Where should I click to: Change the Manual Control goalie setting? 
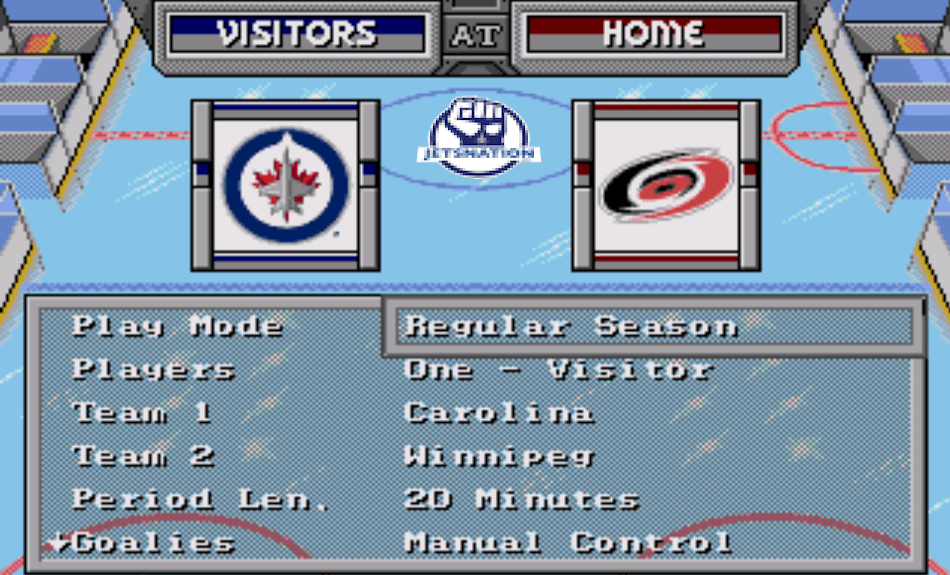click(567, 543)
